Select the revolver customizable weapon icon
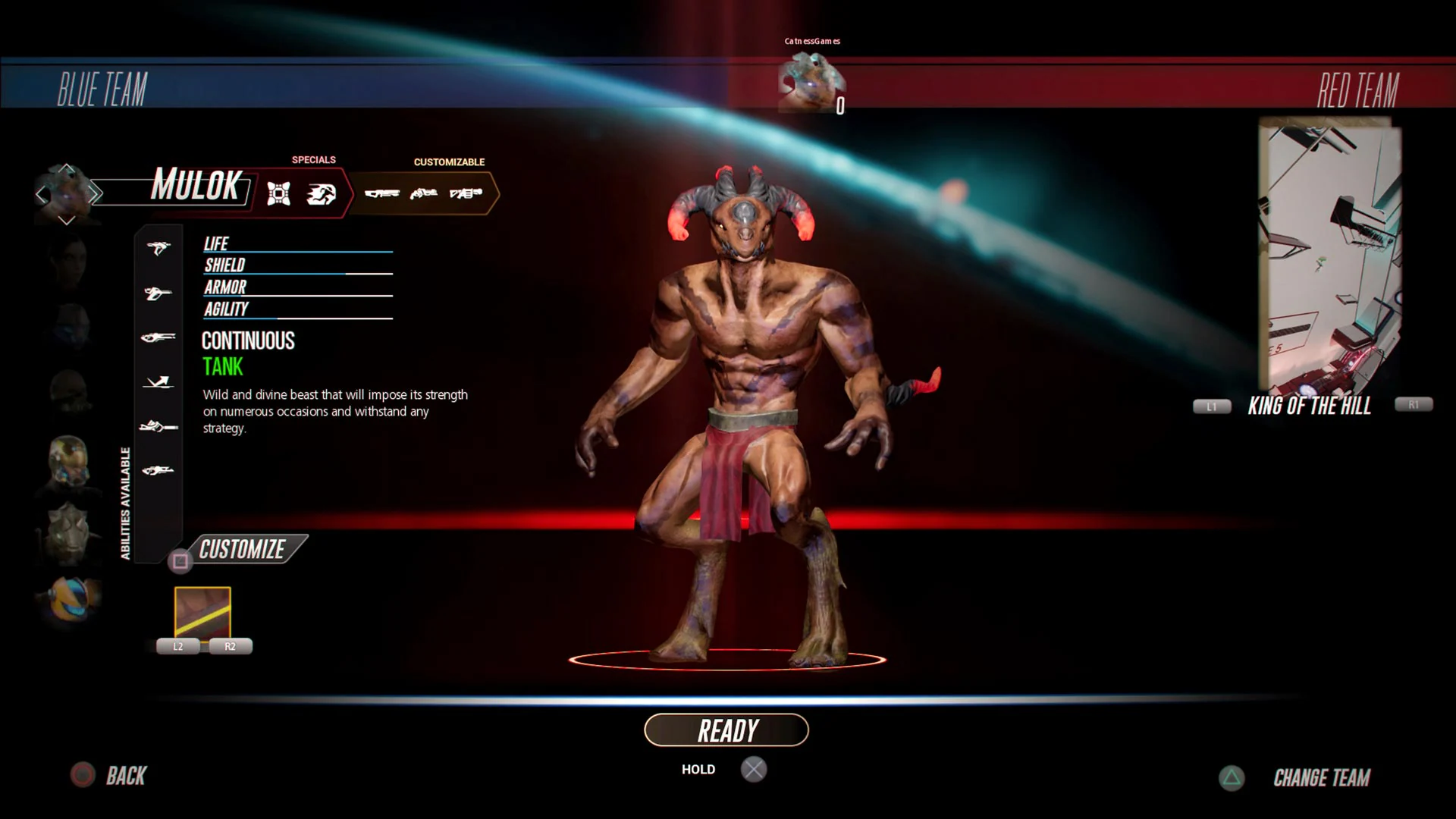The image size is (1456, 819). click(x=423, y=193)
